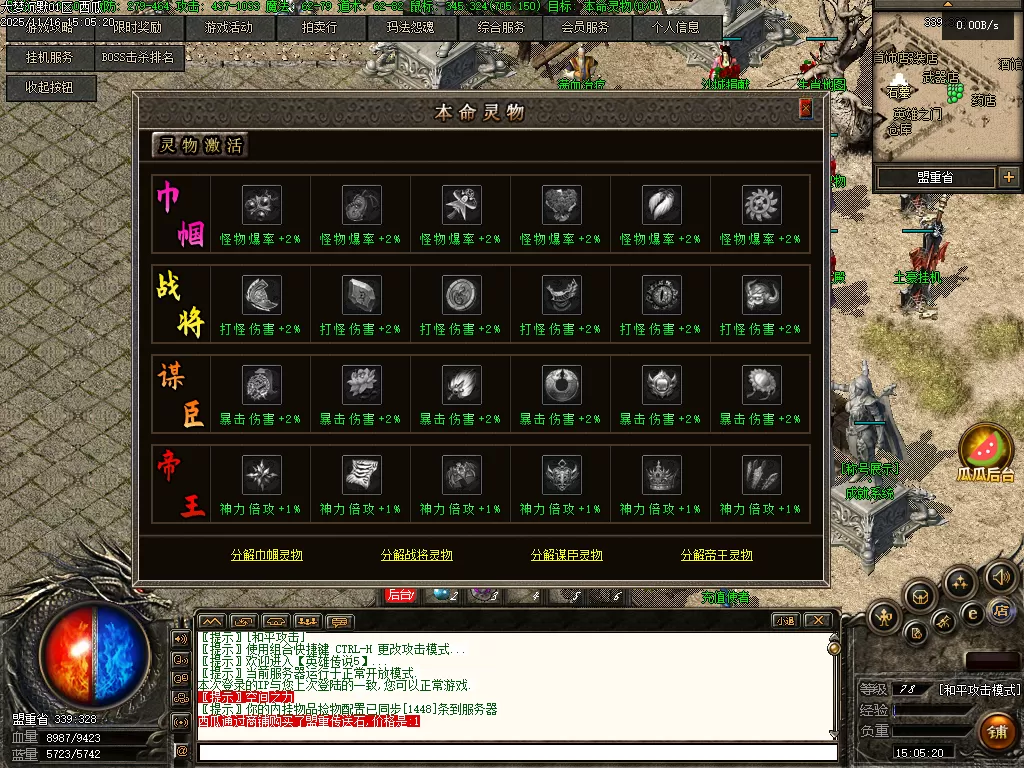Open the 拍卖行 auction house
The width and height of the screenshot is (1024, 768).
tap(319, 28)
